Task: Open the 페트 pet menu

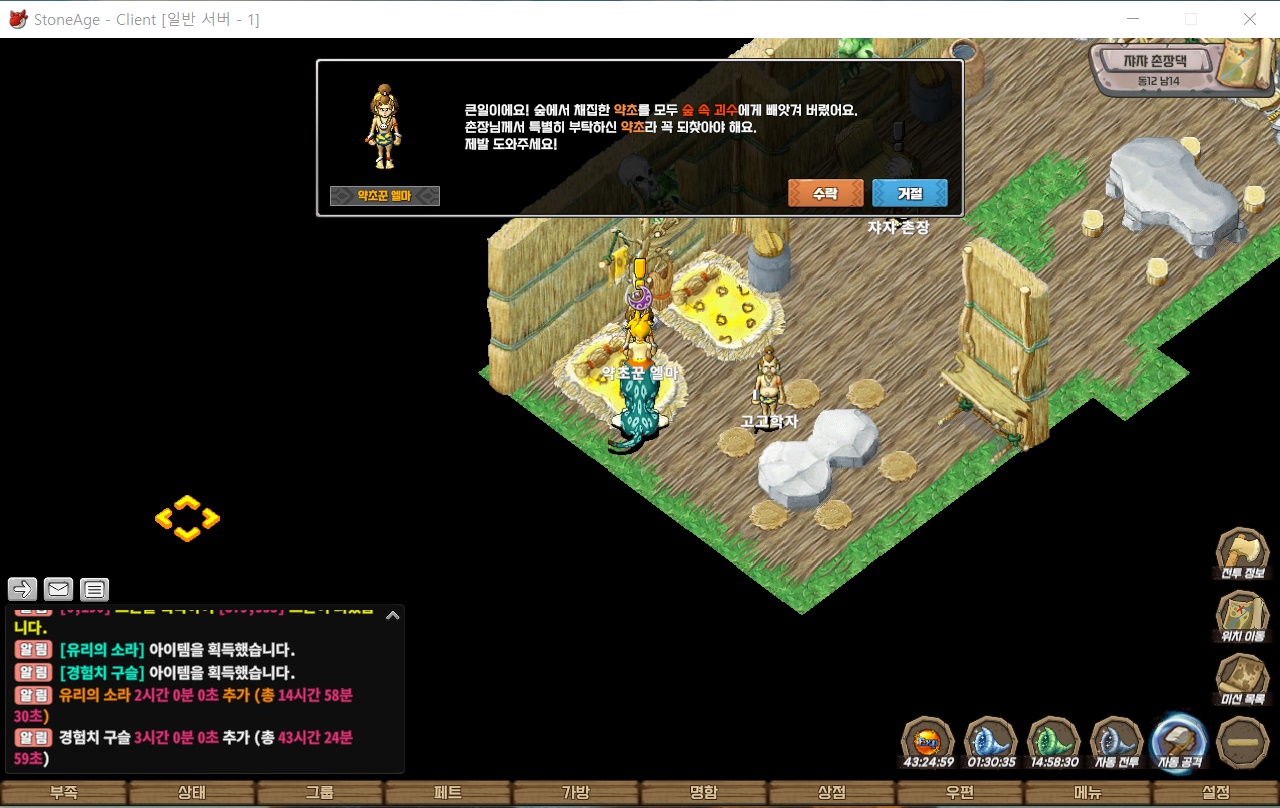Action: tap(448, 793)
